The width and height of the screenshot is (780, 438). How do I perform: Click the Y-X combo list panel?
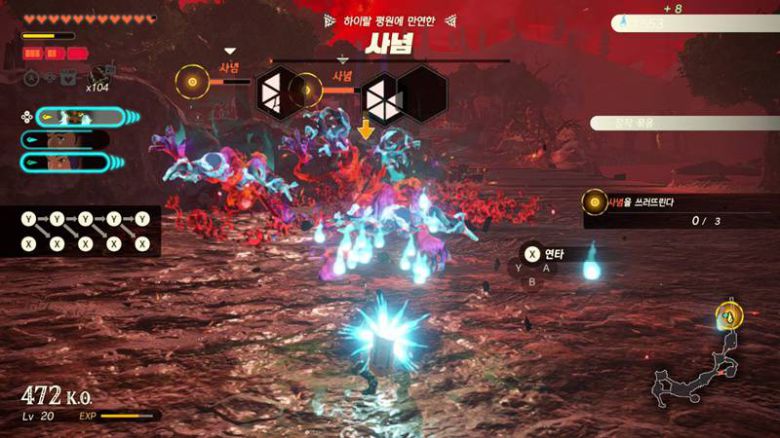81,230
